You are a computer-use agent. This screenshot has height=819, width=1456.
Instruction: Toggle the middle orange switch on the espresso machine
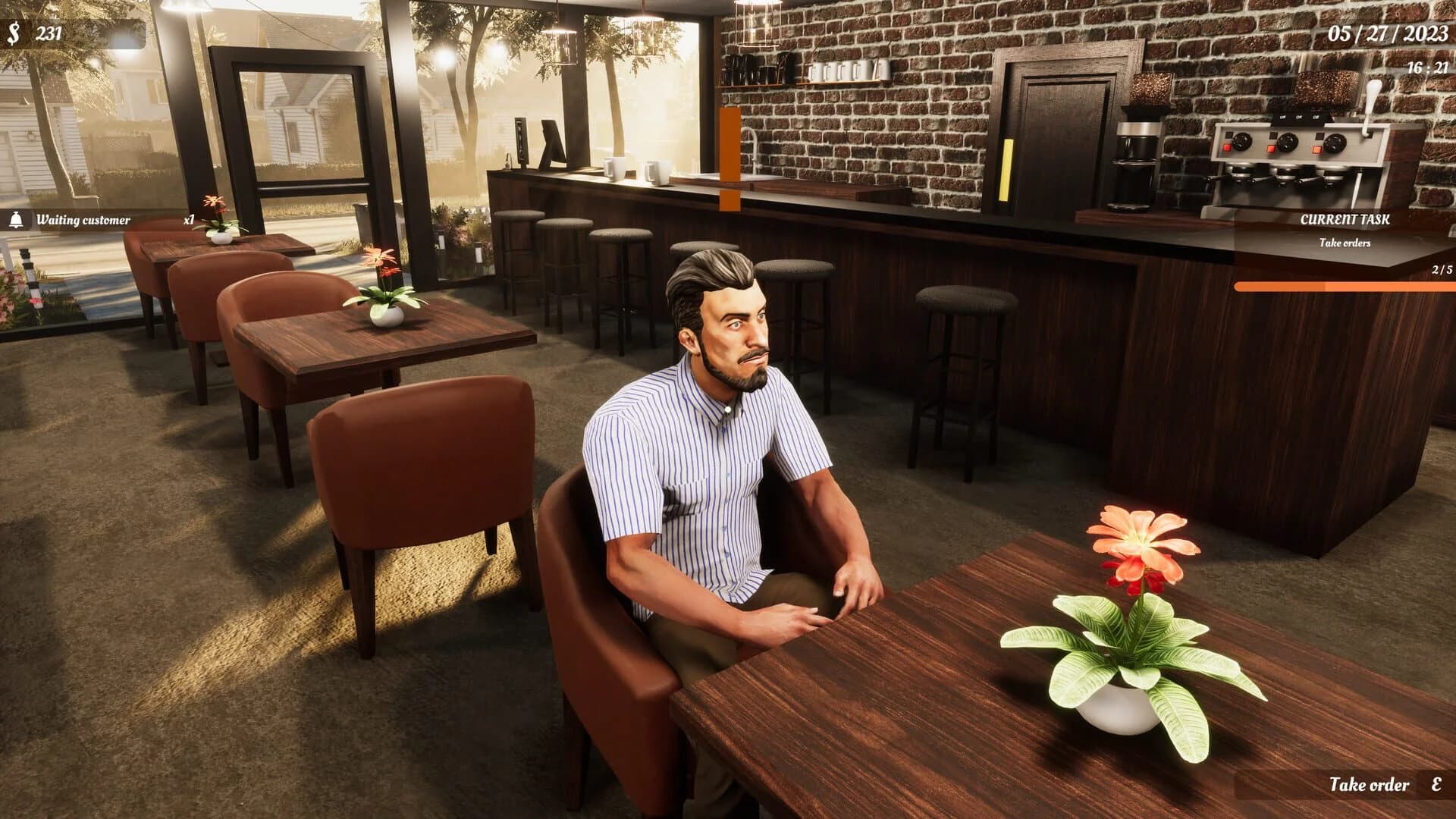pyautogui.click(x=1271, y=150)
